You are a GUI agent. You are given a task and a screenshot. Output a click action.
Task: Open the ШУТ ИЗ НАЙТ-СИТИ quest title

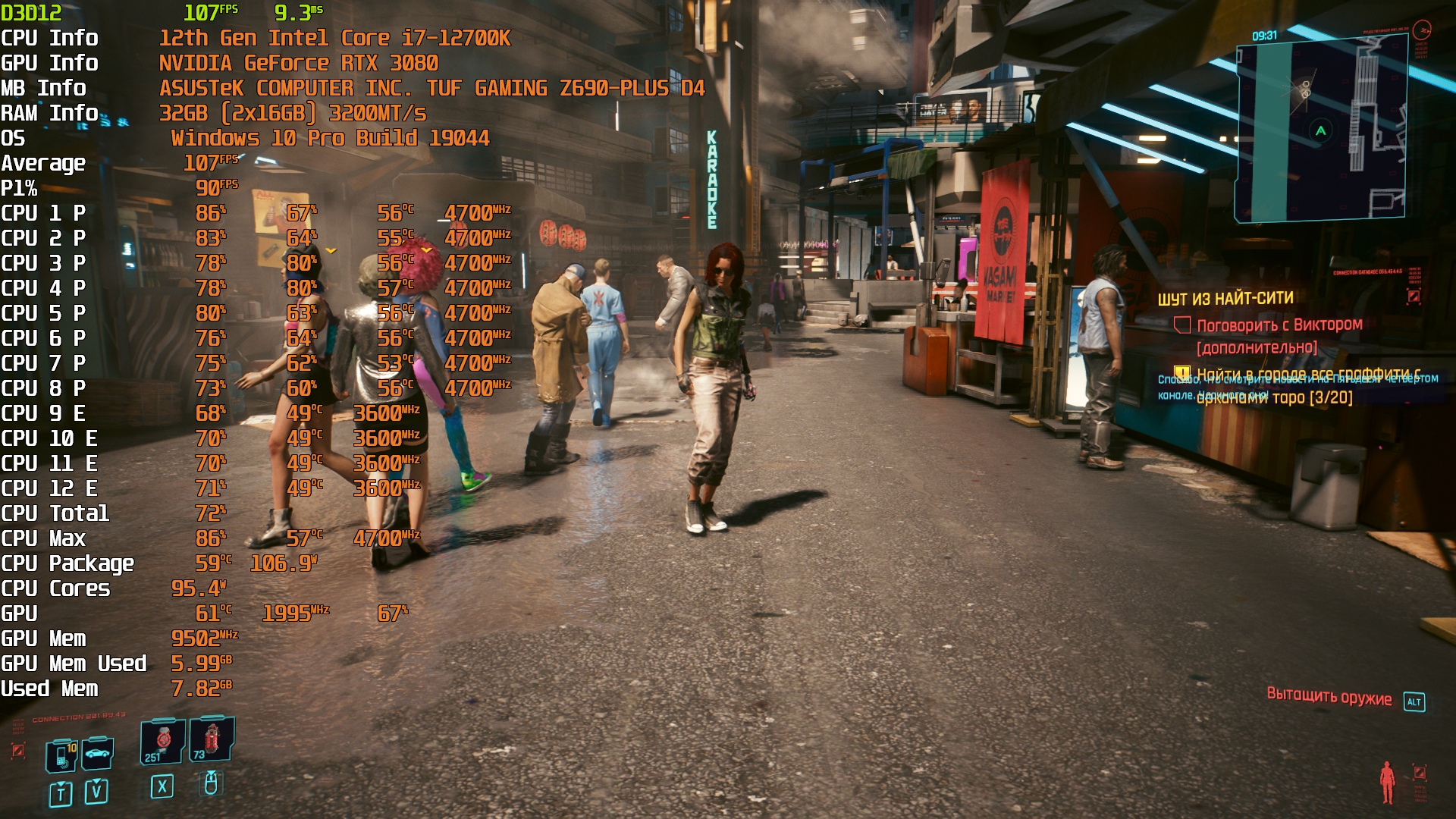tap(1225, 298)
